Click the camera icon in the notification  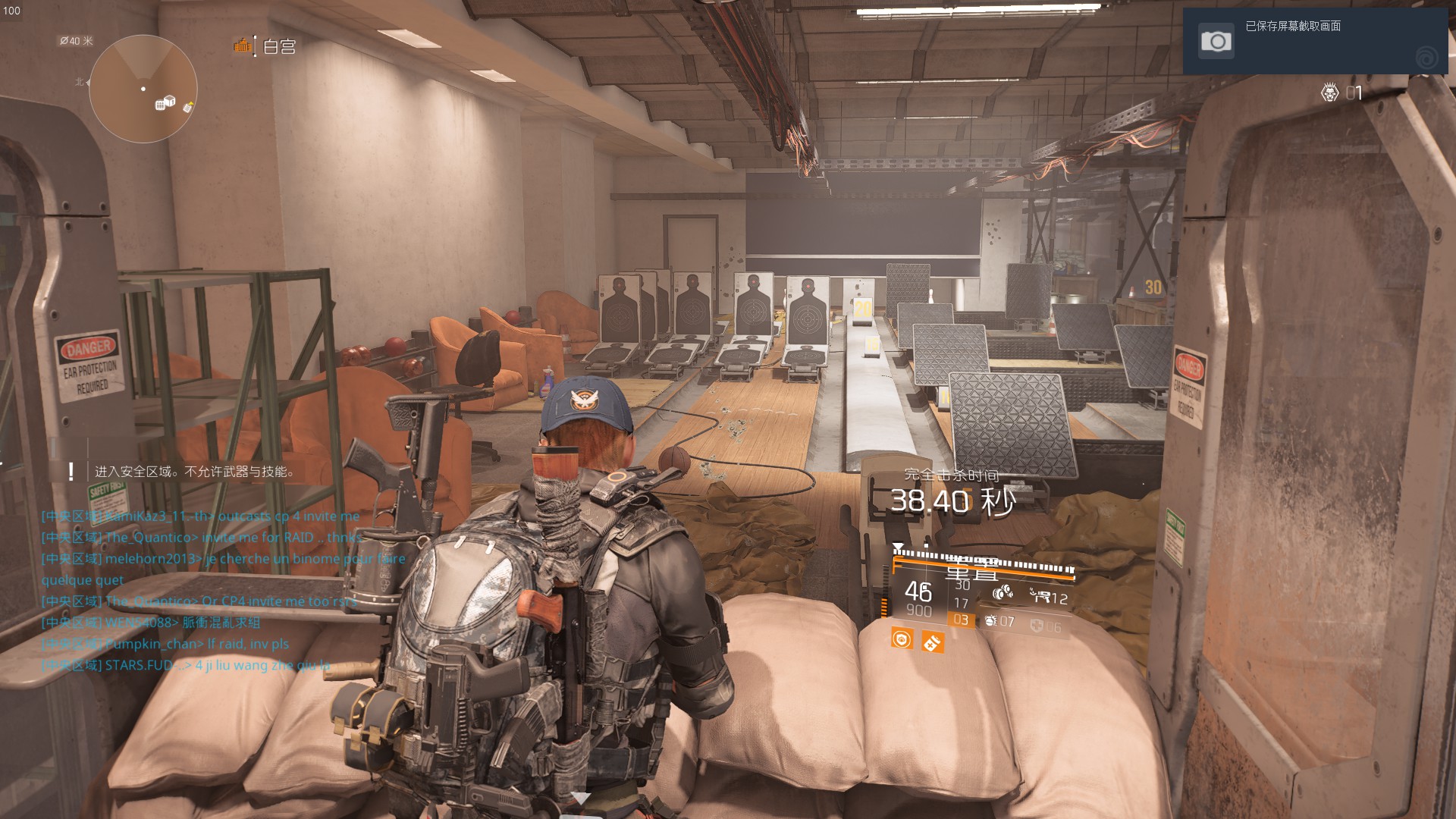[1216, 41]
